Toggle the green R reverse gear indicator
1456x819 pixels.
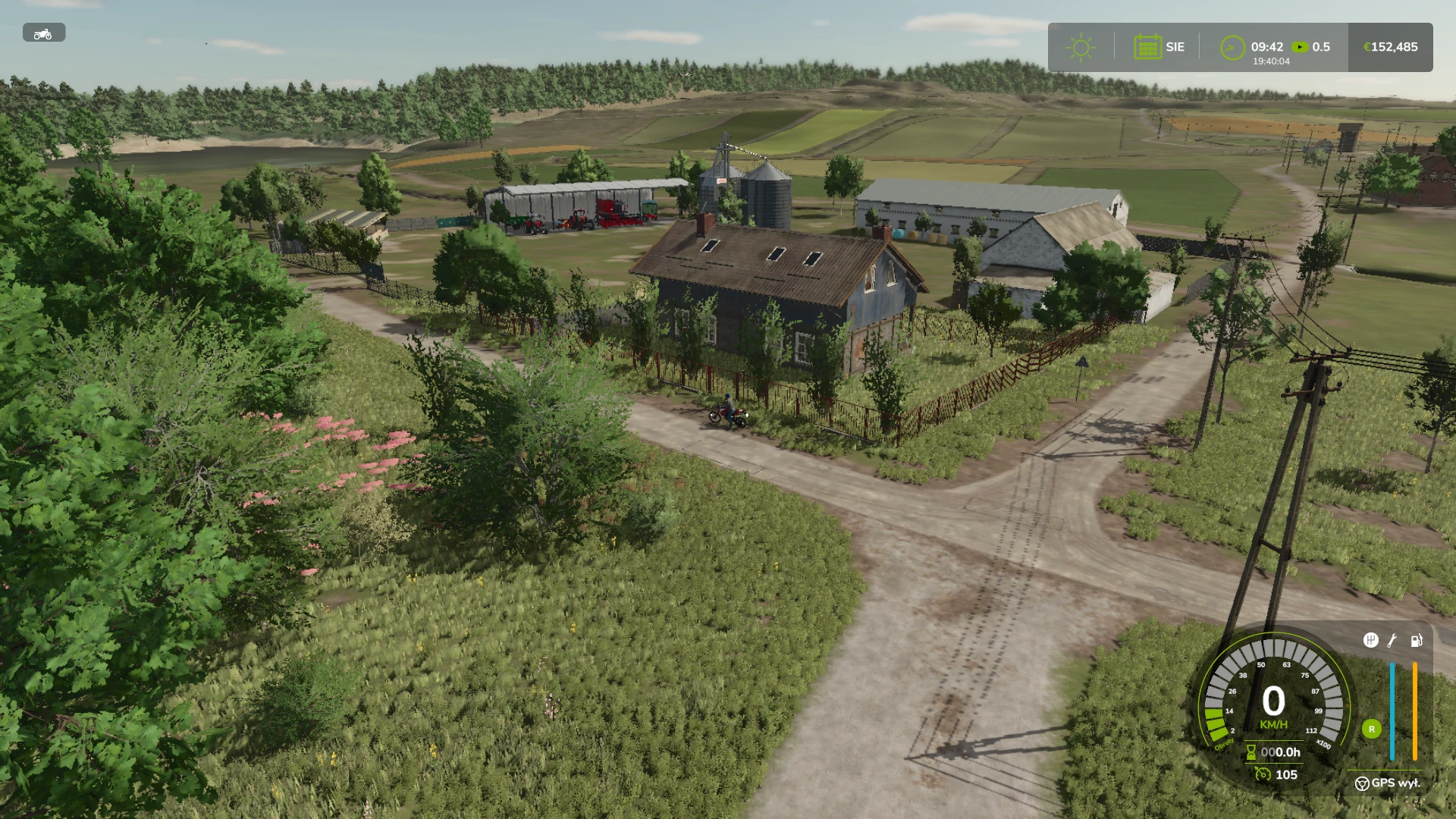pyautogui.click(x=1371, y=730)
